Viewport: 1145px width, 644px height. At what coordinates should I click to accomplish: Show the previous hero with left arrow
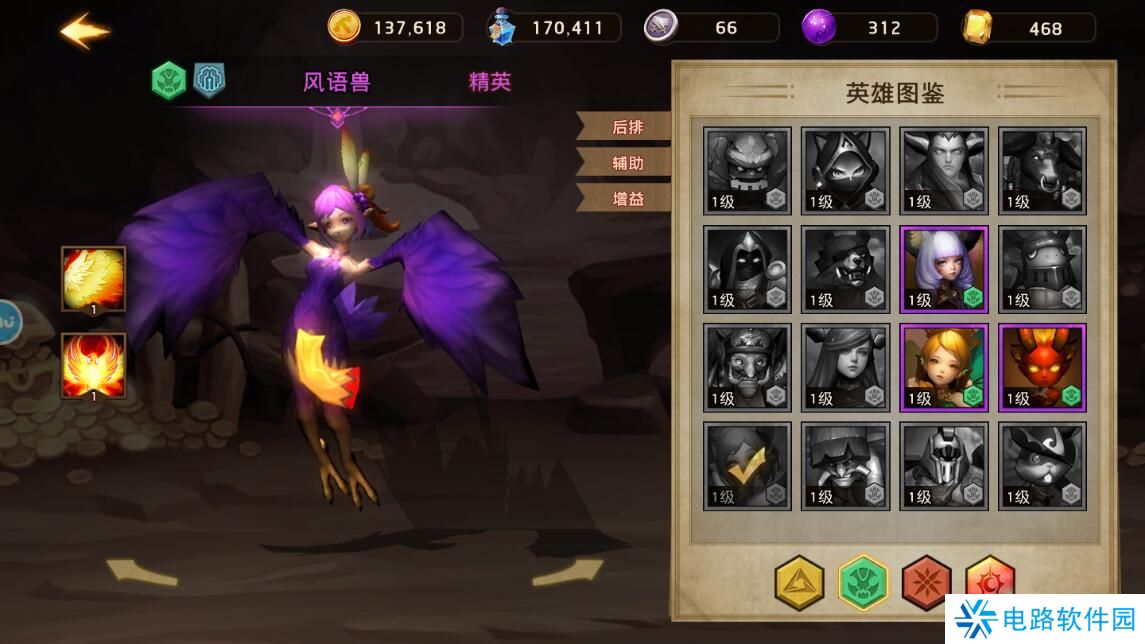[x=141, y=571]
